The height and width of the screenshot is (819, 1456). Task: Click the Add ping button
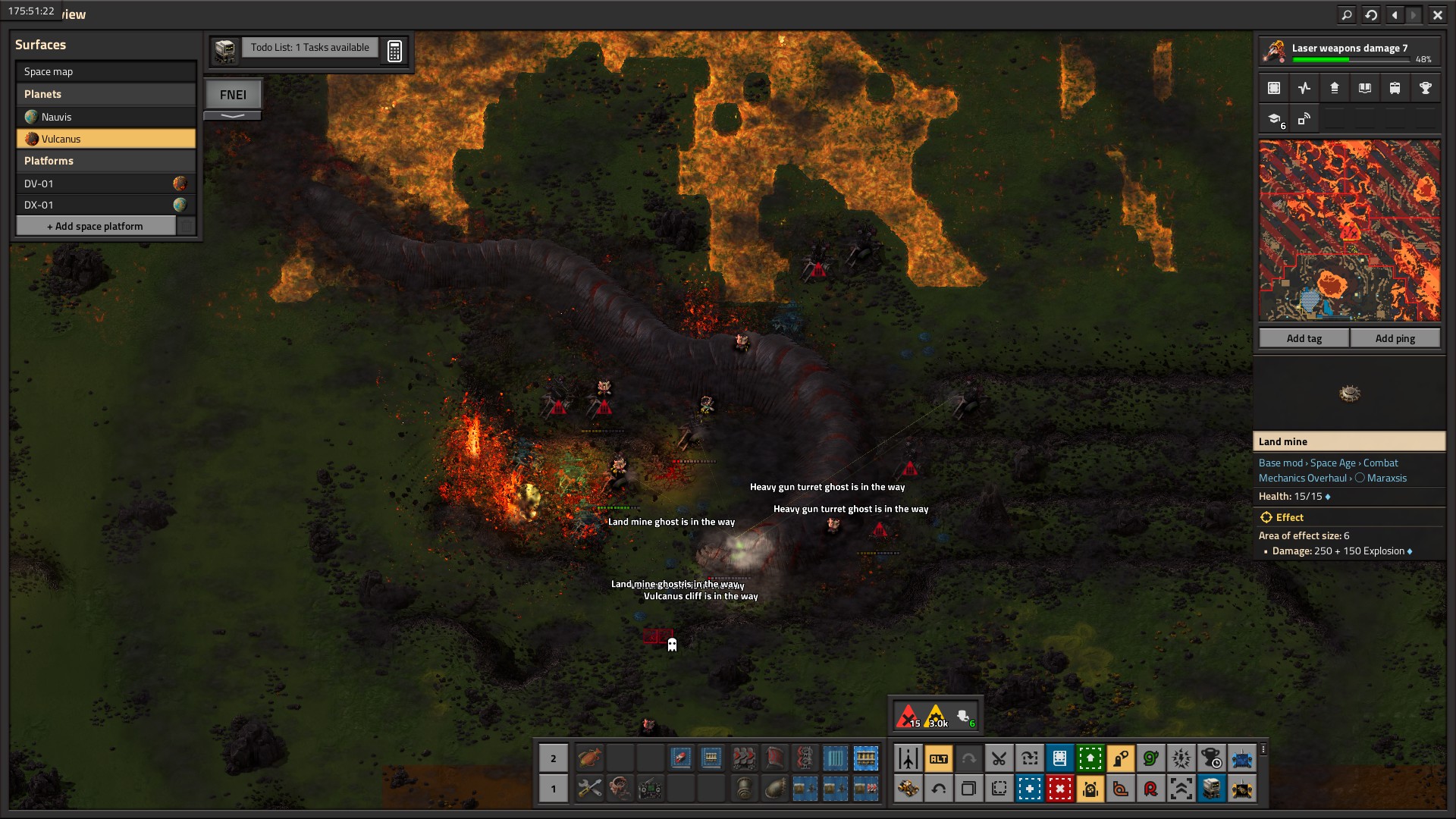coord(1395,338)
